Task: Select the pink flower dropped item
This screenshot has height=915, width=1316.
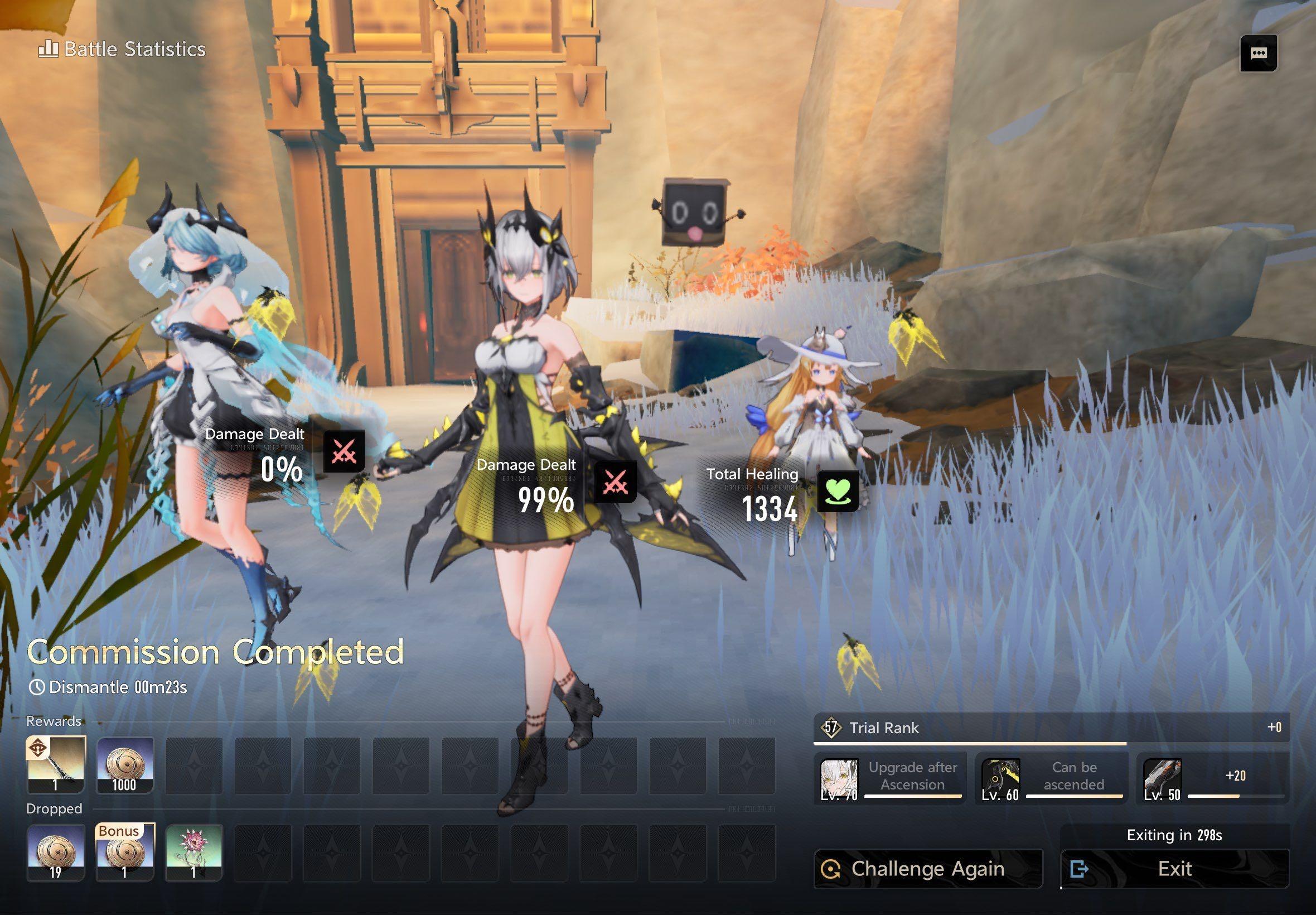Action: (x=193, y=853)
